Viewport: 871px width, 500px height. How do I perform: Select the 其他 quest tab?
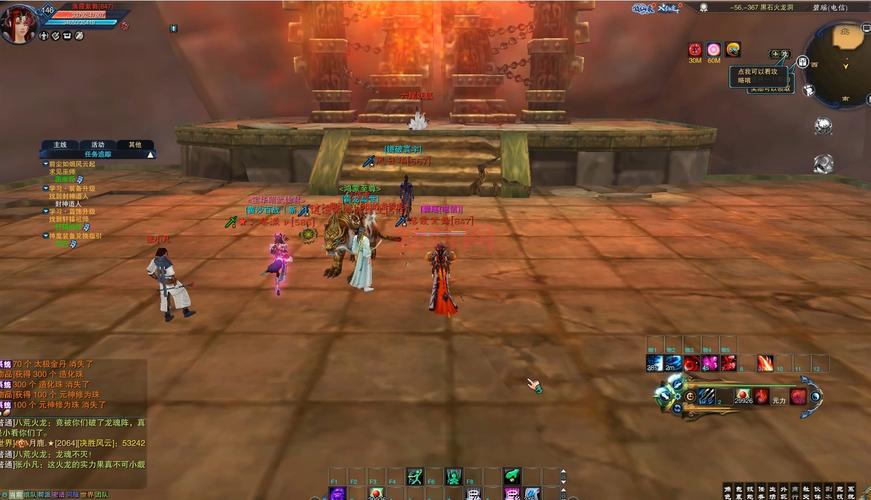point(135,145)
